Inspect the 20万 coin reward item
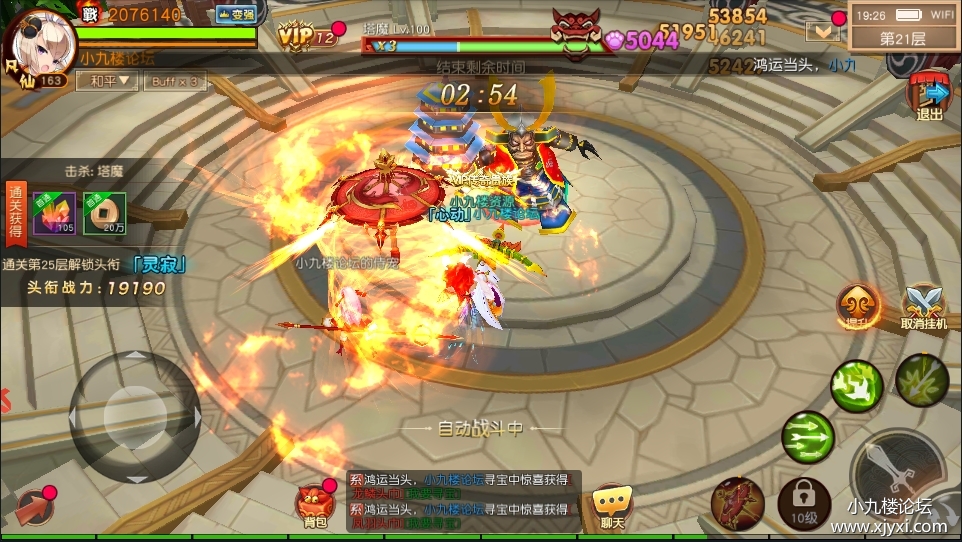The height and width of the screenshot is (542, 962). 104,213
